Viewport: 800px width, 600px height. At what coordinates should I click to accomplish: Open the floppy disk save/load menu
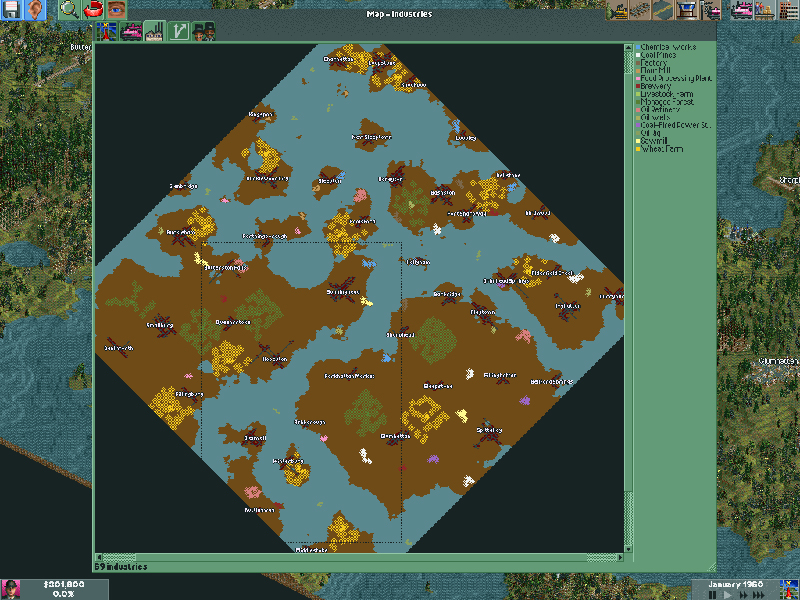pyautogui.click(x=13, y=10)
